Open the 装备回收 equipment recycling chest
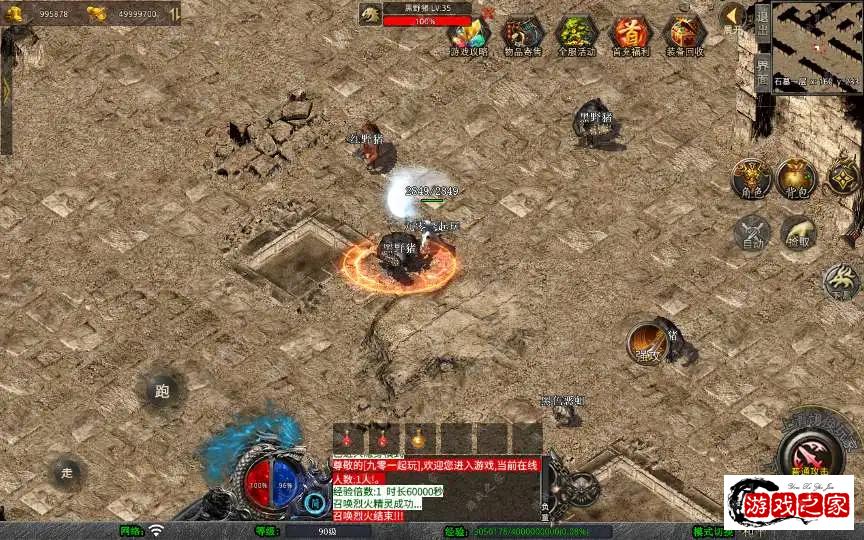The width and height of the screenshot is (864, 540). 685,35
